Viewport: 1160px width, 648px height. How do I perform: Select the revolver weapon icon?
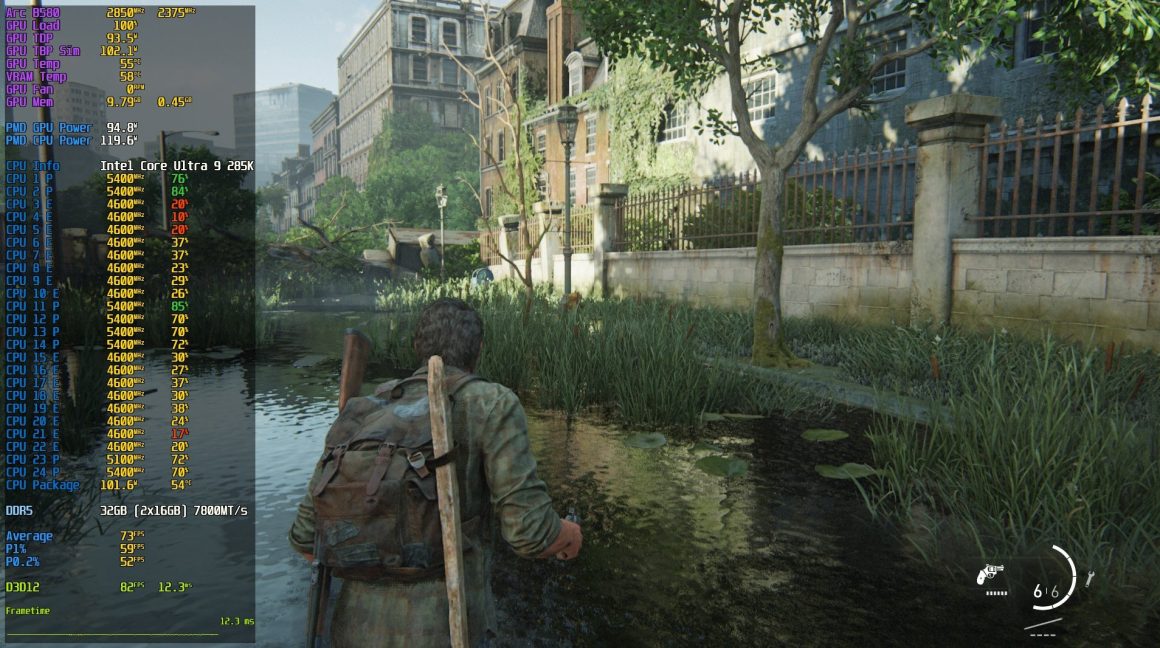coord(990,573)
